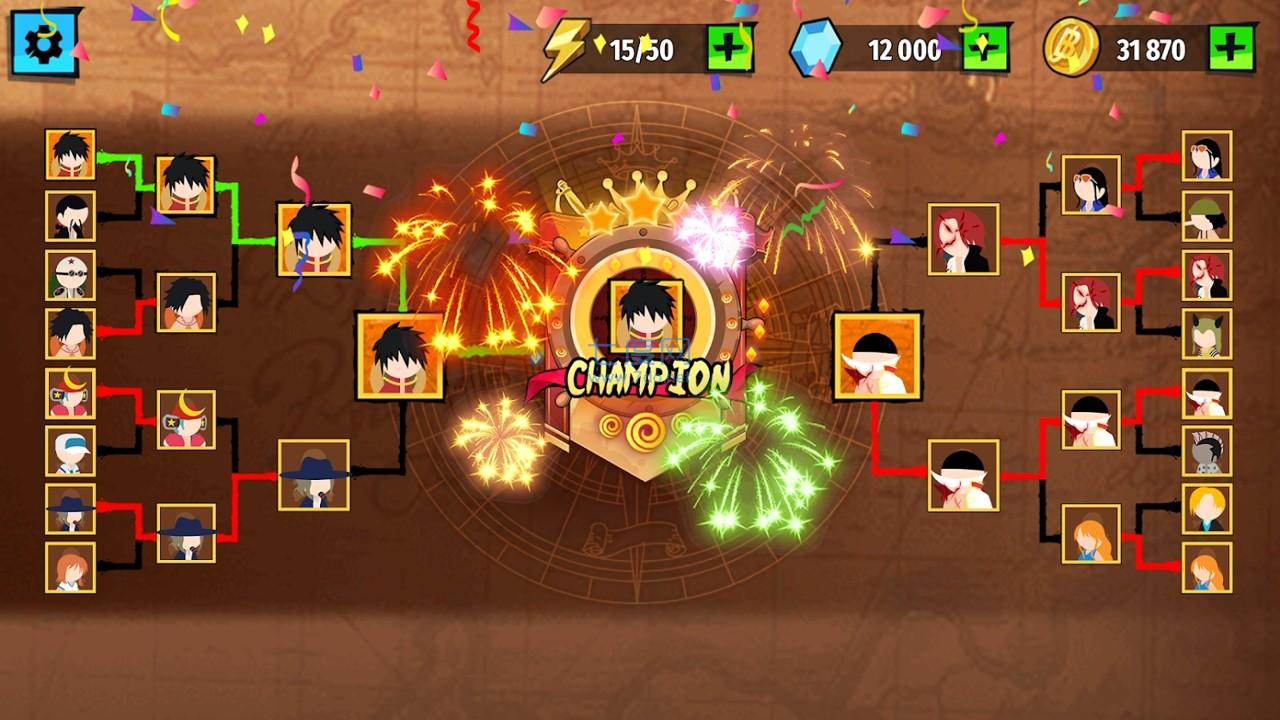Purchase diamonds using the green plus button

tap(982, 45)
